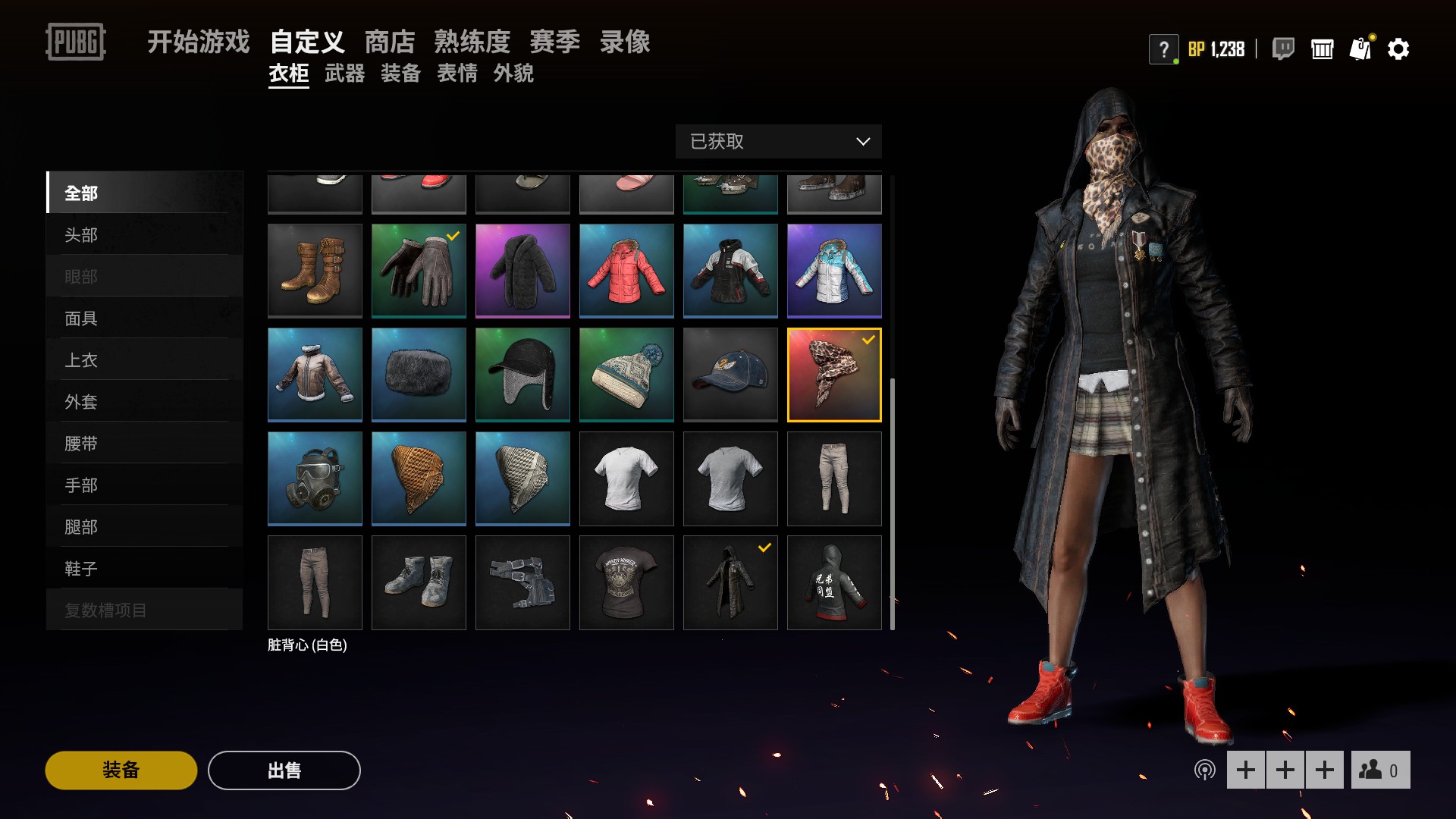The image size is (1456, 819).
Task: Switch to the 武器 weapons tab
Action: coord(344,74)
